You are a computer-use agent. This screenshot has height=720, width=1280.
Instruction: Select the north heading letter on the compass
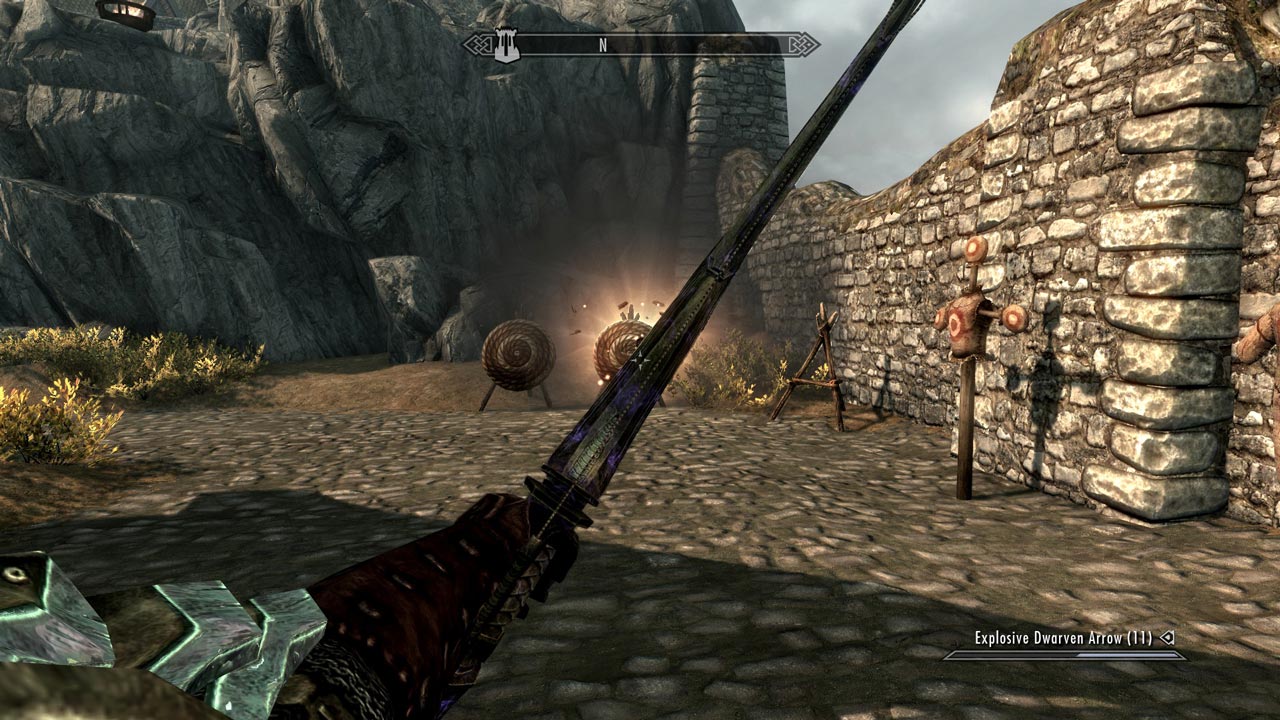click(603, 45)
